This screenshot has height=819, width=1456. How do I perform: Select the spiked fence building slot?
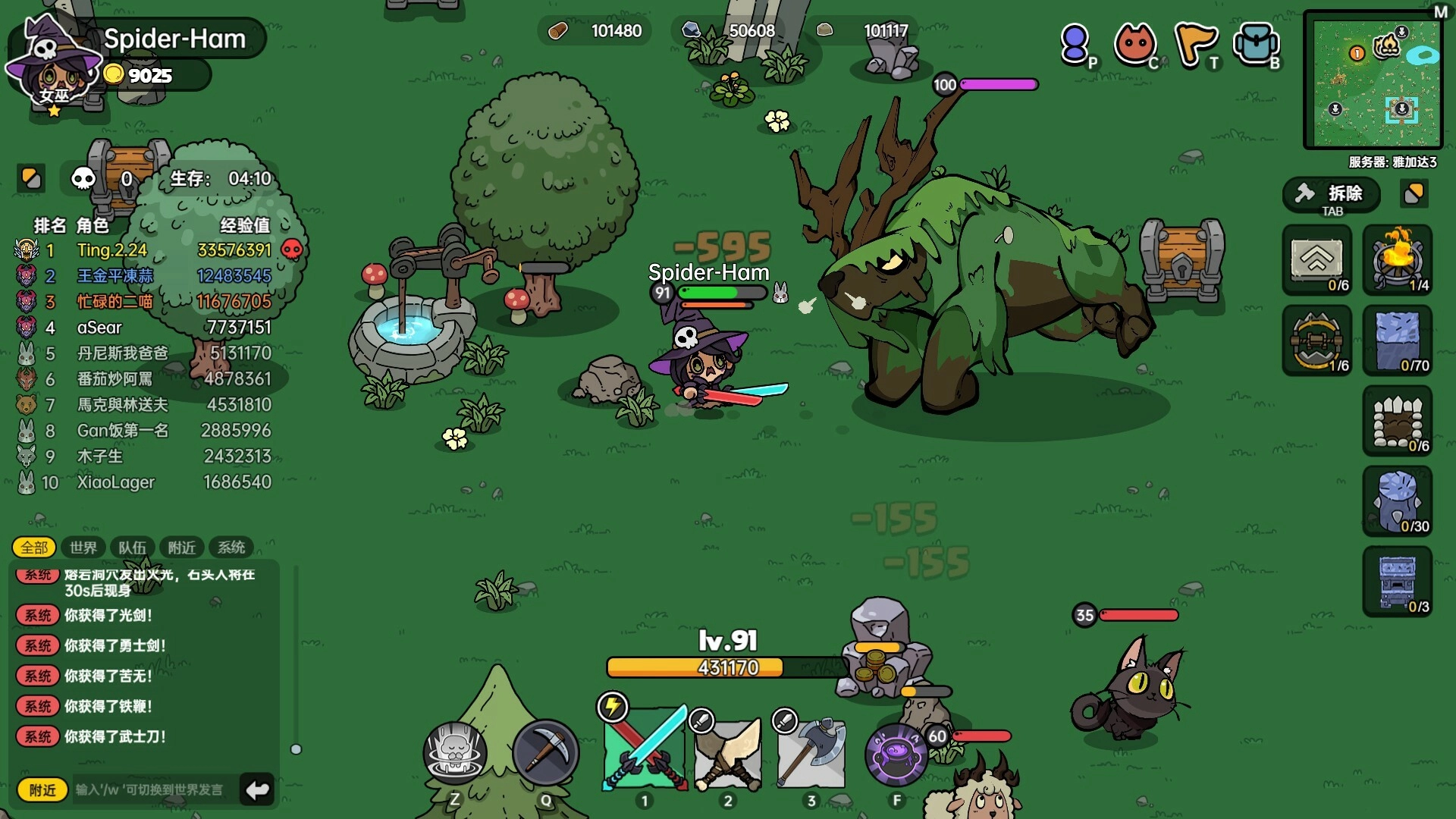click(1398, 421)
